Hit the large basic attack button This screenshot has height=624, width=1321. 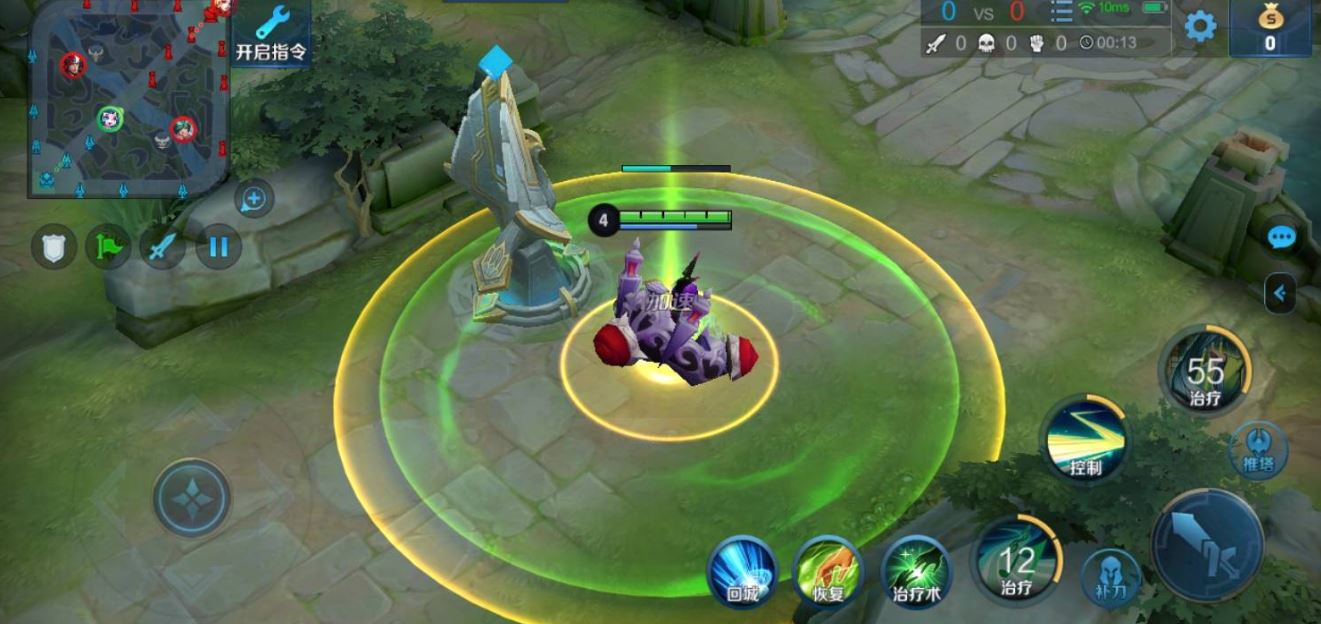[1209, 545]
